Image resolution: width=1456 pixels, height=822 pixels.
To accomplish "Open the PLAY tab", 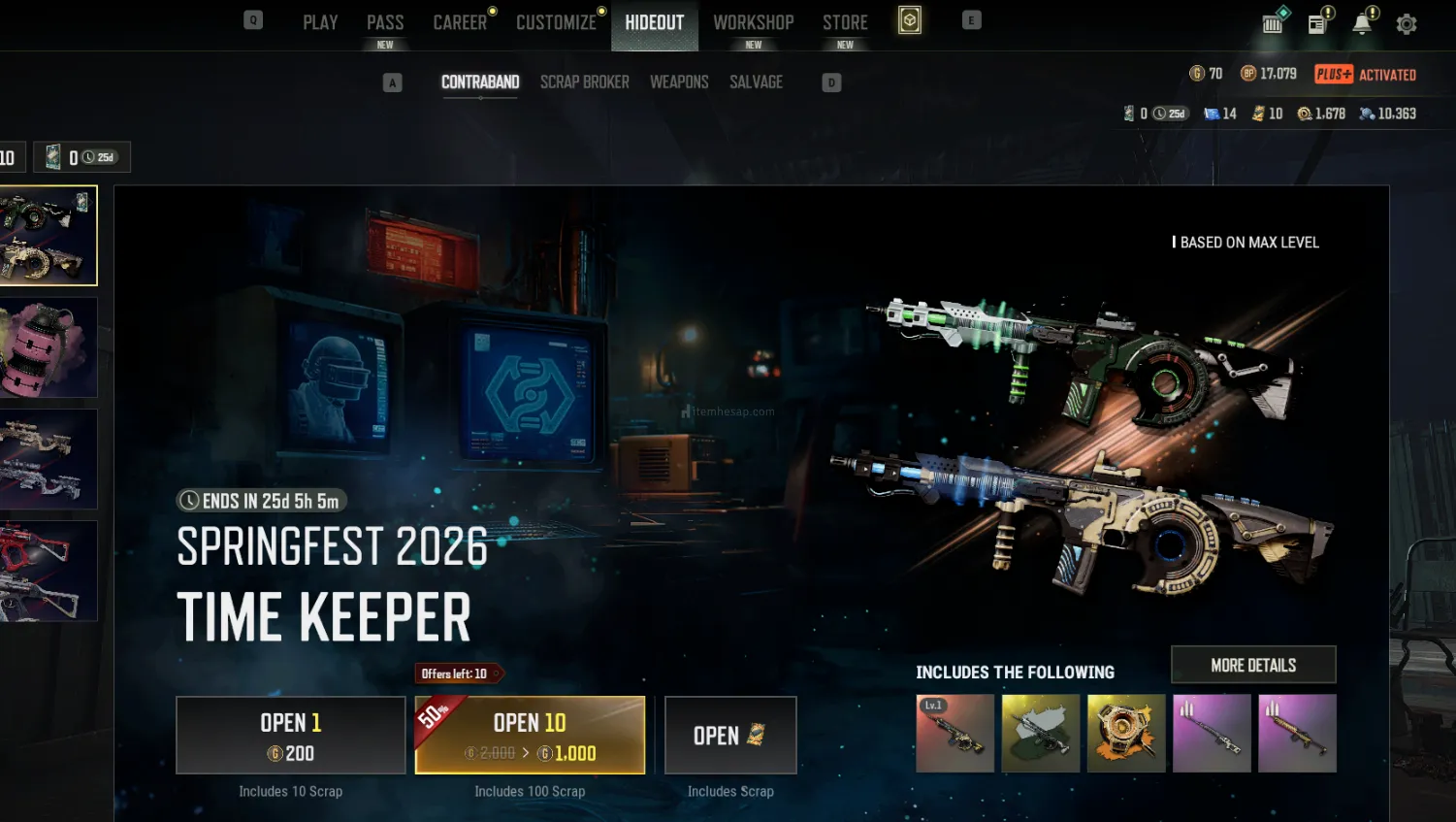I will coord(320,22).
